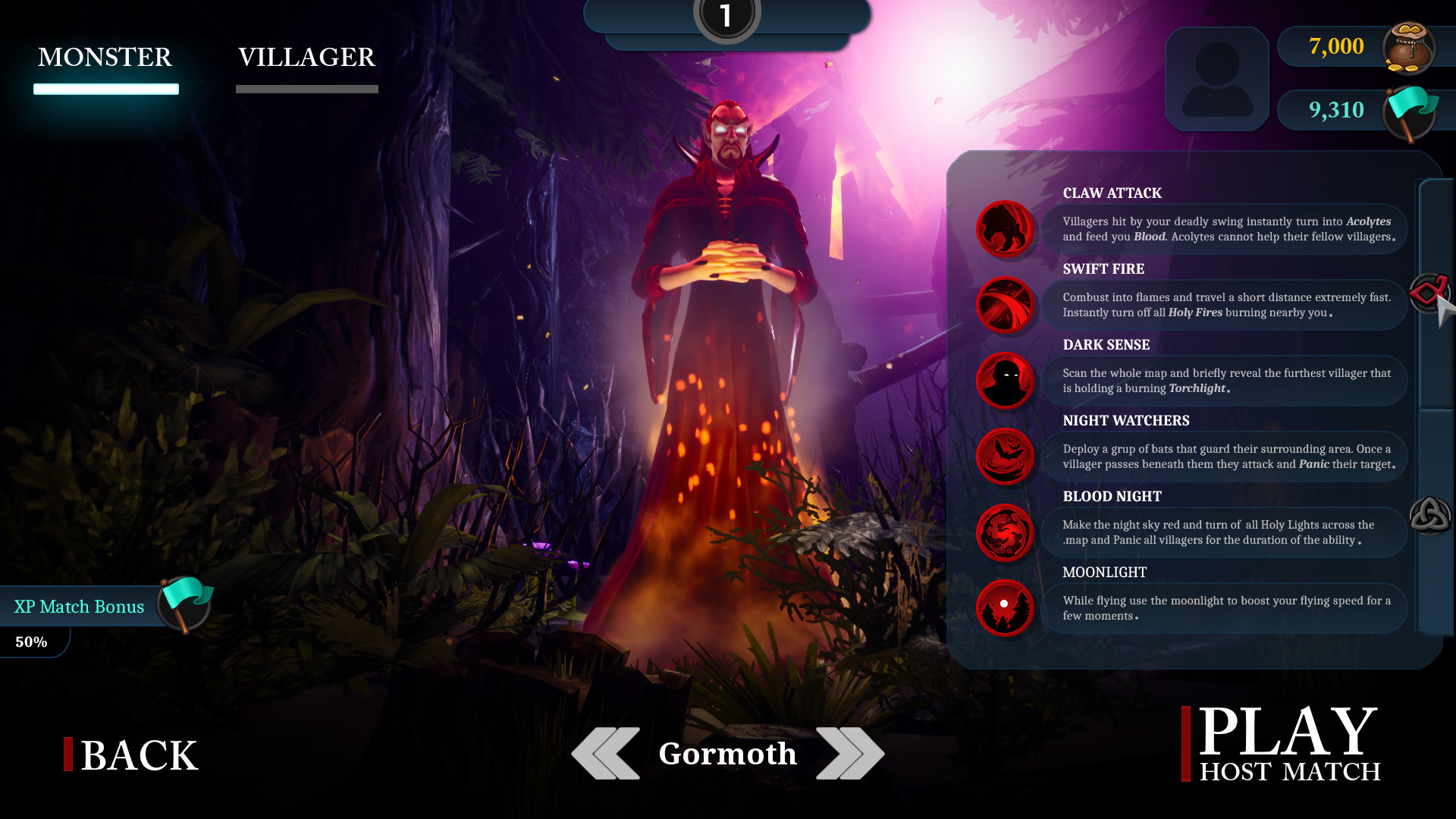Click the 50% XP bonus indicator
Image resolution: width=1456 pixels, height=819 pixels.
click(x=32, y=642)
